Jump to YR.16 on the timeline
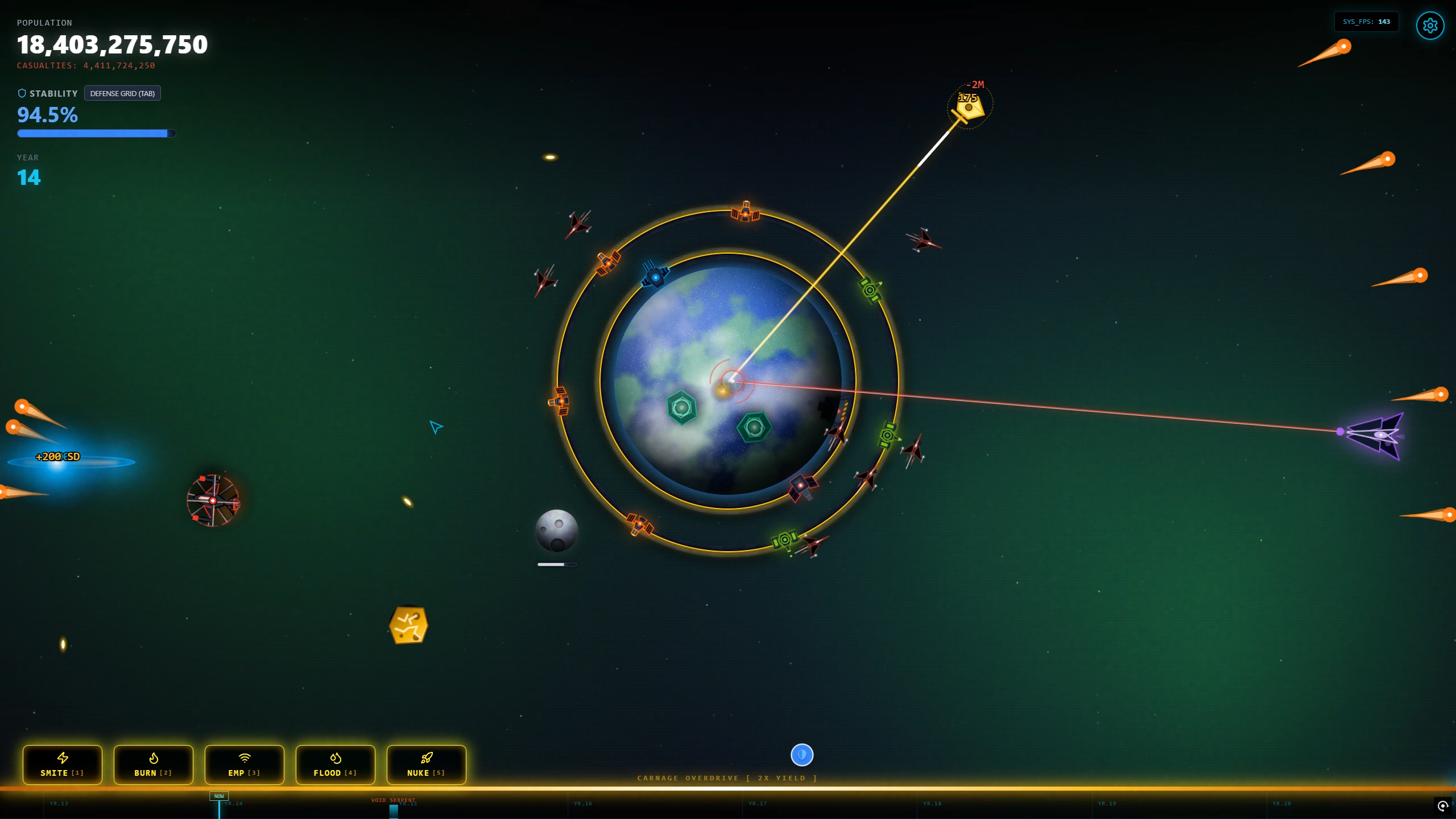This screenshot has width=1456, height=819. pyautogui.click(x=582, y=804)
